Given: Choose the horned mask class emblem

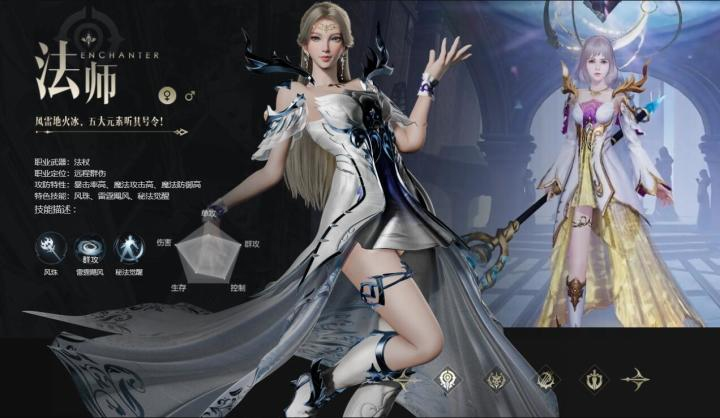Looking at the screenshot, I should [x=496, y=380].
